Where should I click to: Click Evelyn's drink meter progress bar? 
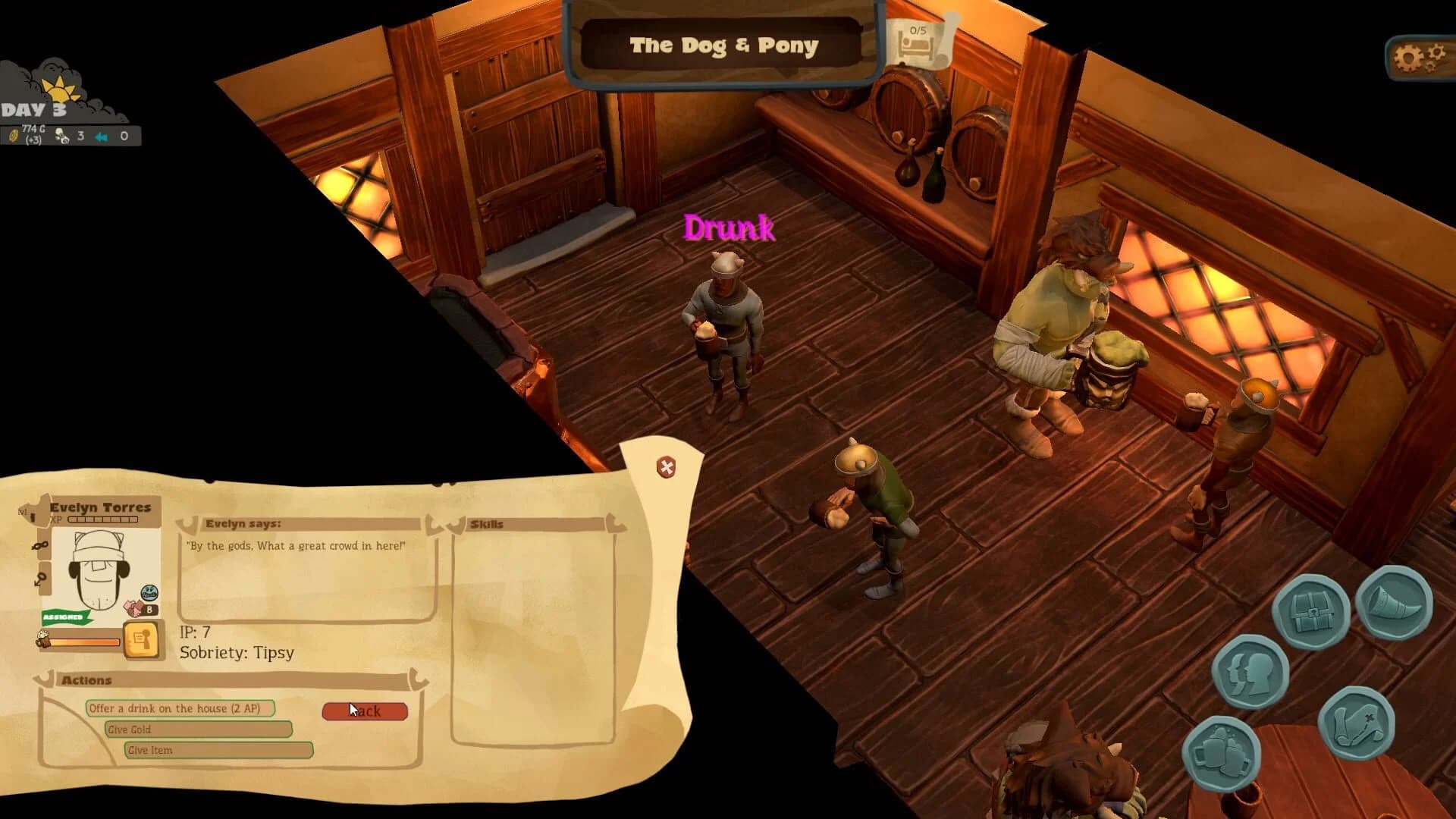click(84, 641)
